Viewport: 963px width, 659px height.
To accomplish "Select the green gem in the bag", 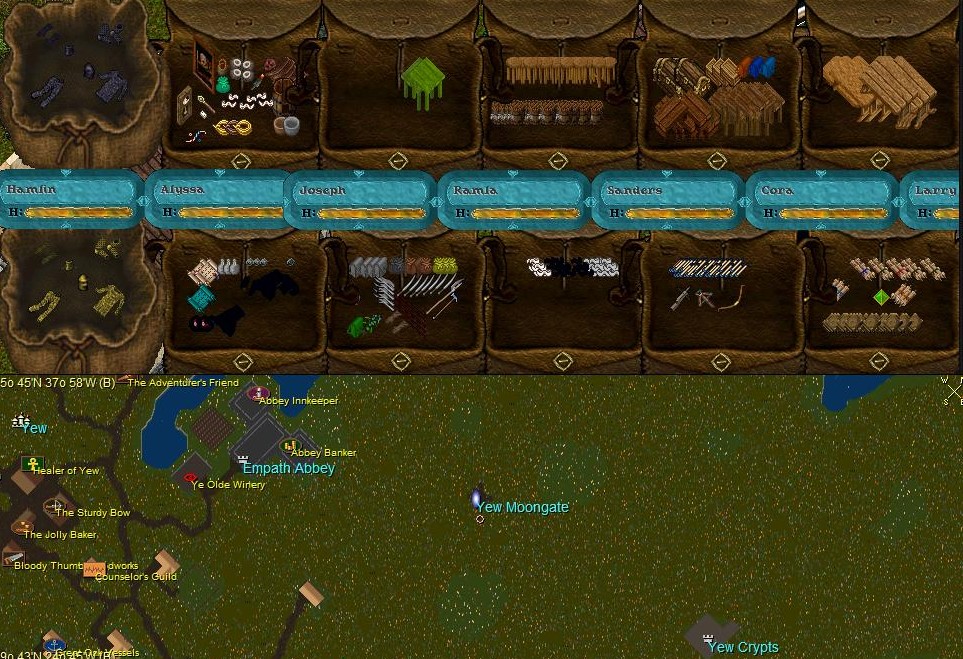I will (881, 297).
